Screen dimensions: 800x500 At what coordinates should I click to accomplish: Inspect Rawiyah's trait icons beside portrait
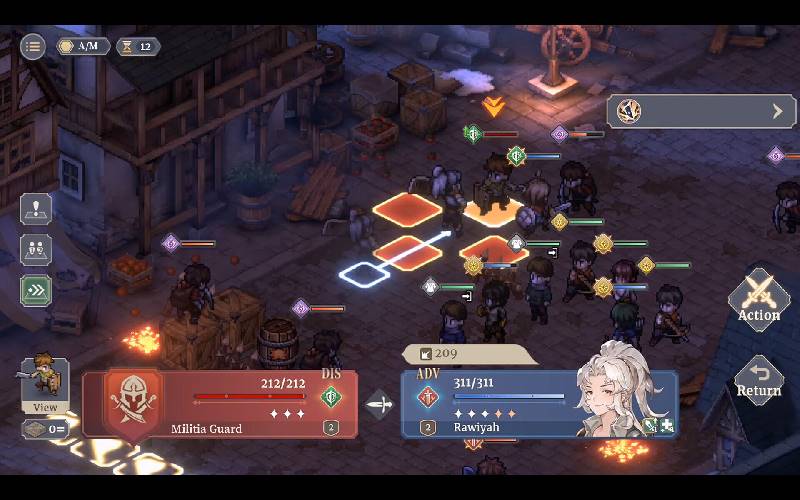coord(658,426)
